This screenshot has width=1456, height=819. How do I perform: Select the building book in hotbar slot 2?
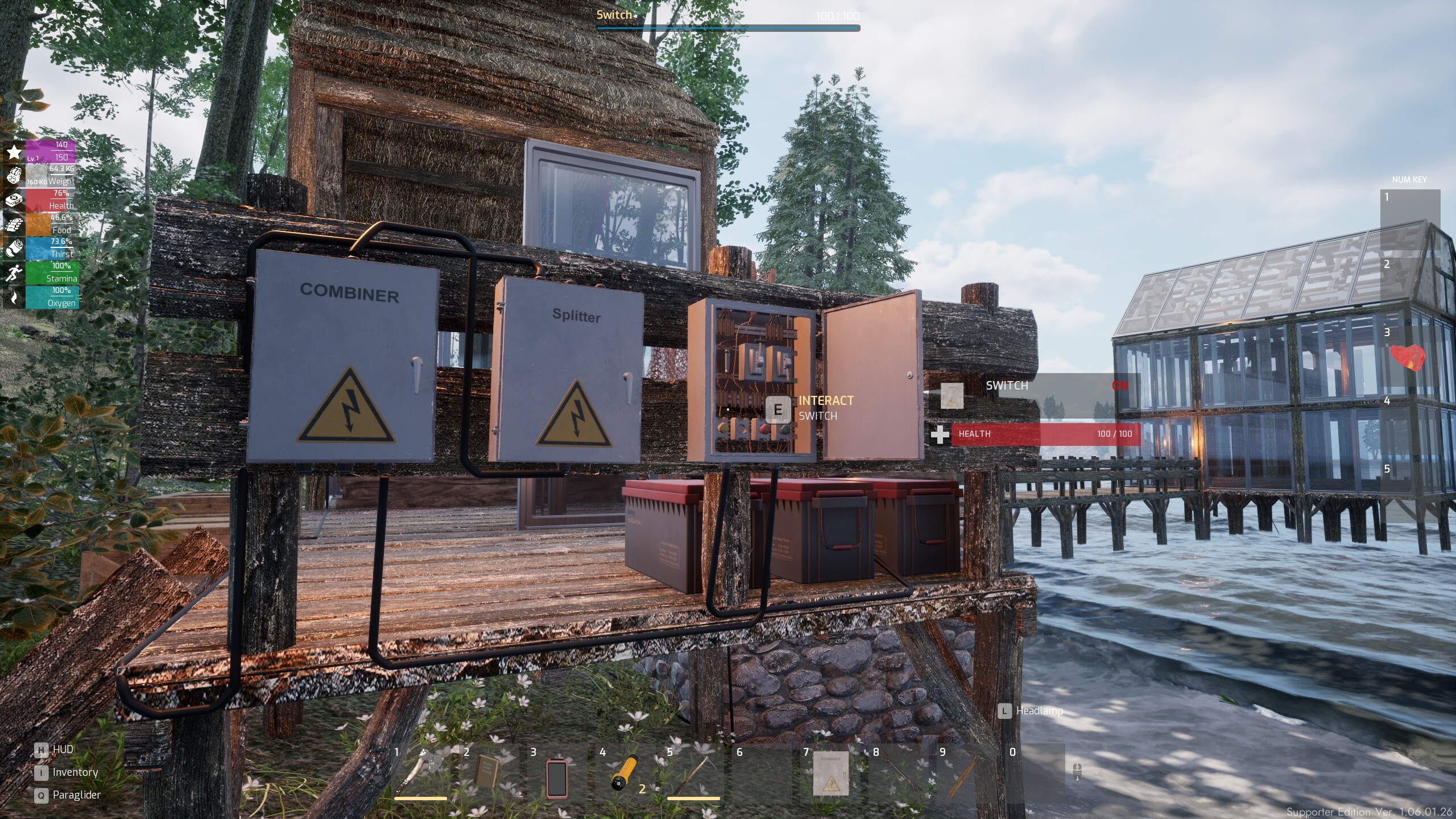[487, 772]
